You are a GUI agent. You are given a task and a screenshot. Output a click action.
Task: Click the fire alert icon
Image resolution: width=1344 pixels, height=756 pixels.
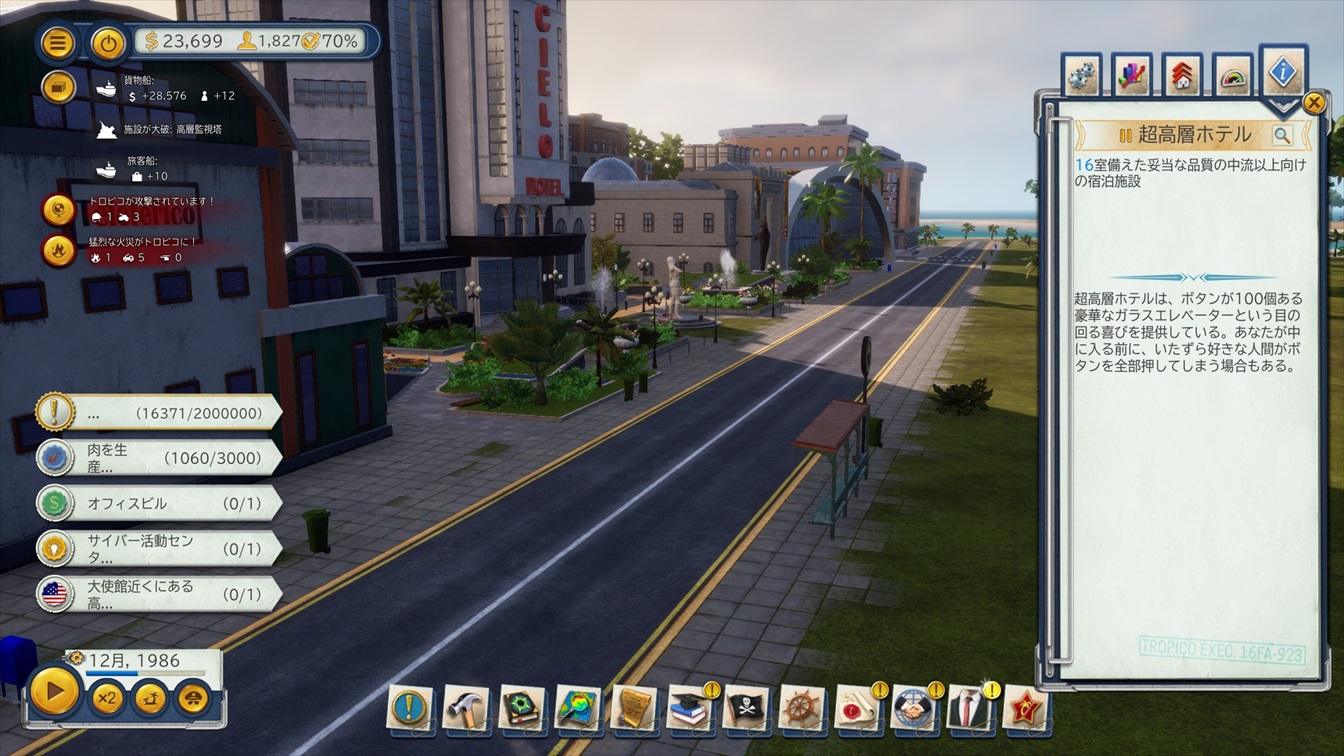59,249
